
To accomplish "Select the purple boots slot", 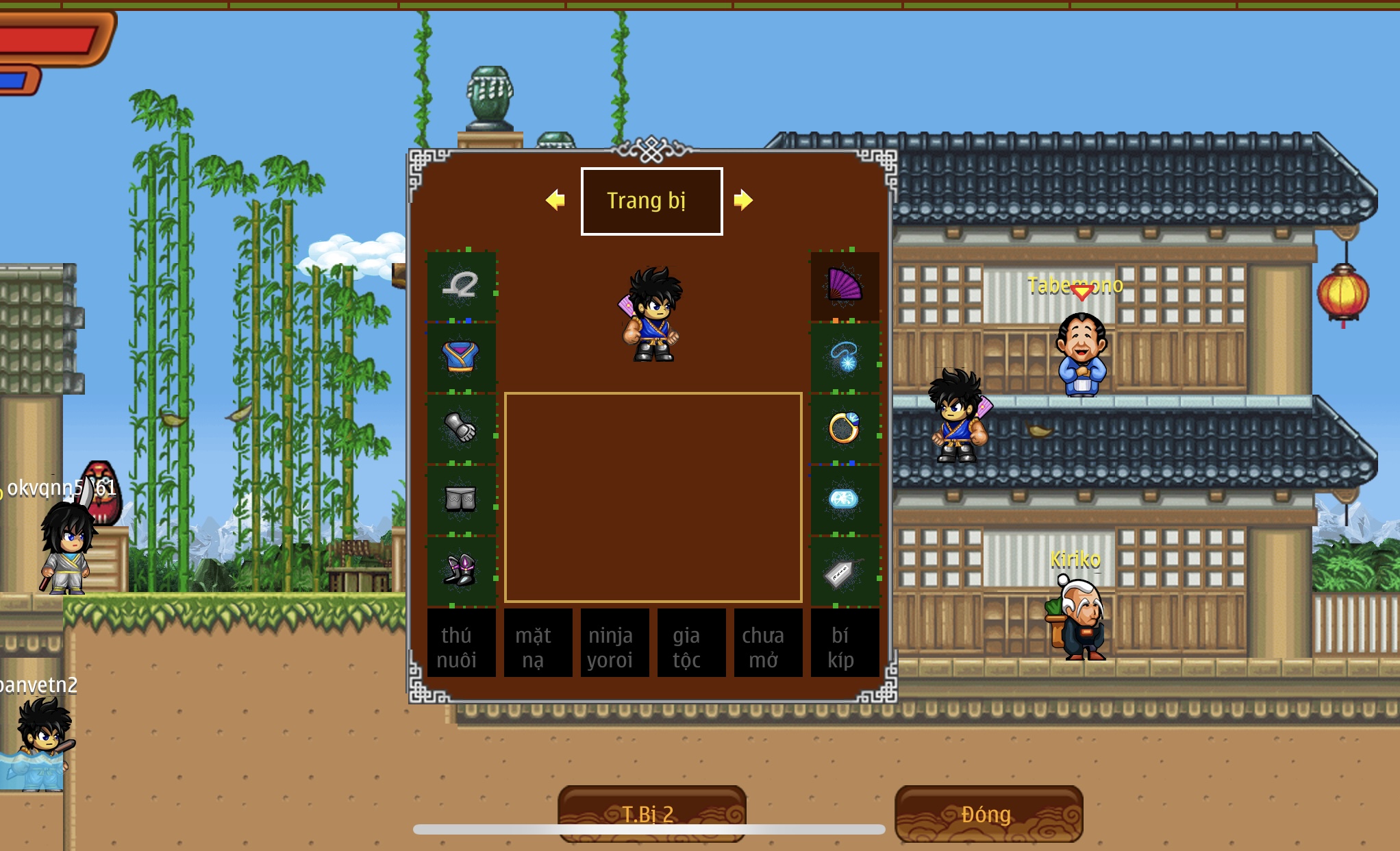I will click(x=461, y=571).
